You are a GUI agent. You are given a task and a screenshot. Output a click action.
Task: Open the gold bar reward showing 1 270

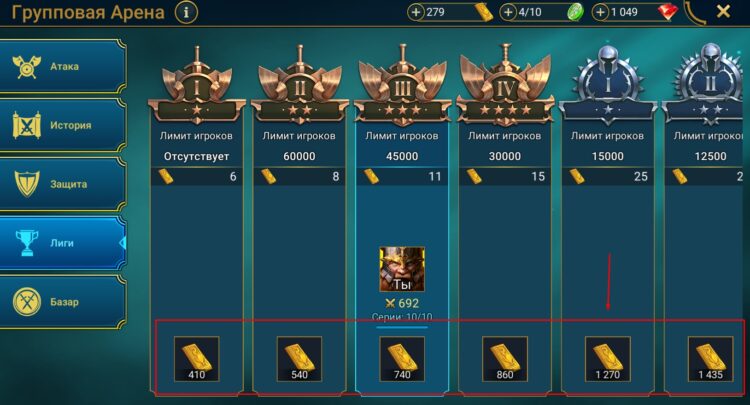608,359
